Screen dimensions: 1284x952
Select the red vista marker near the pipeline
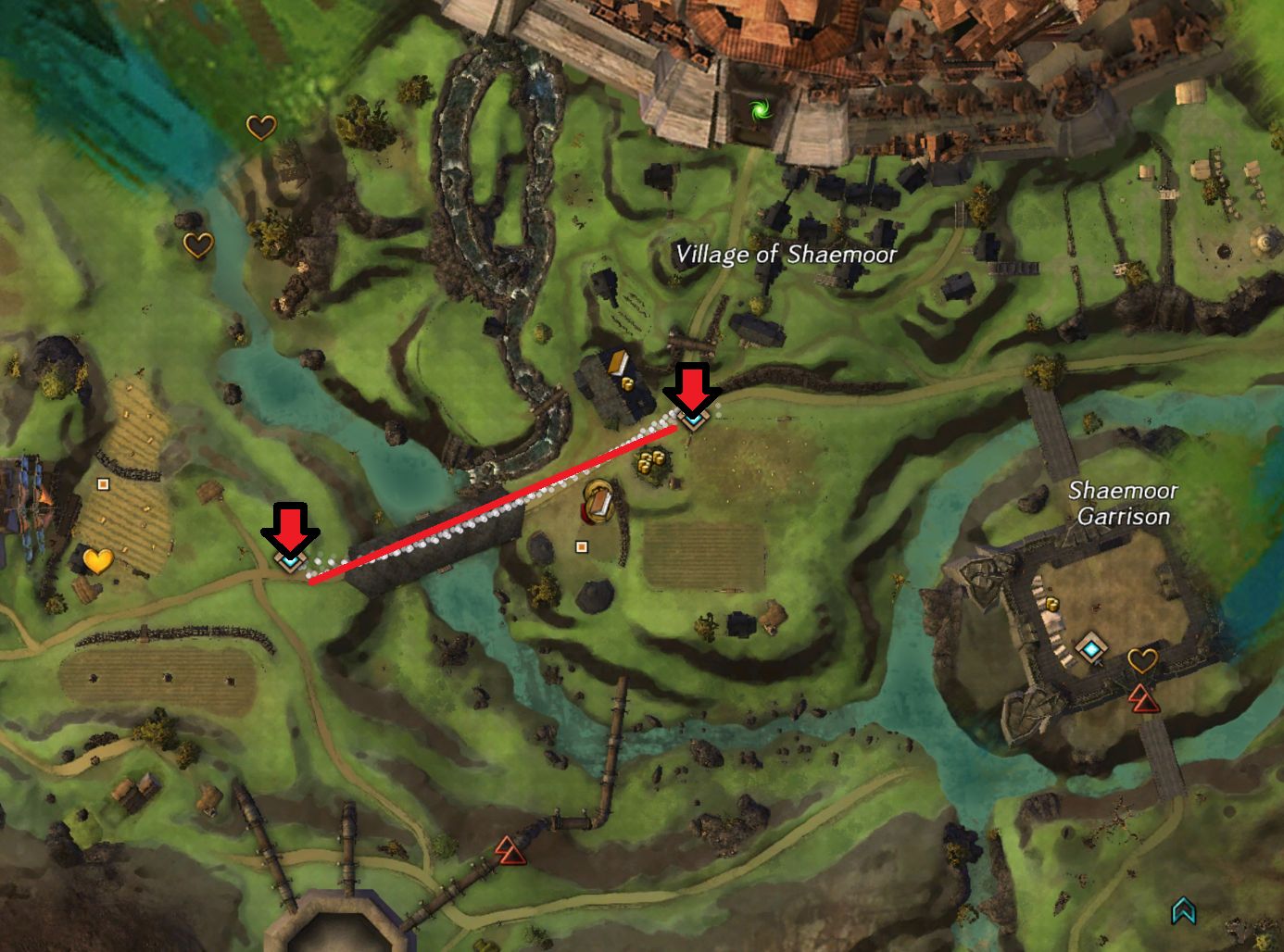(510, 849)
